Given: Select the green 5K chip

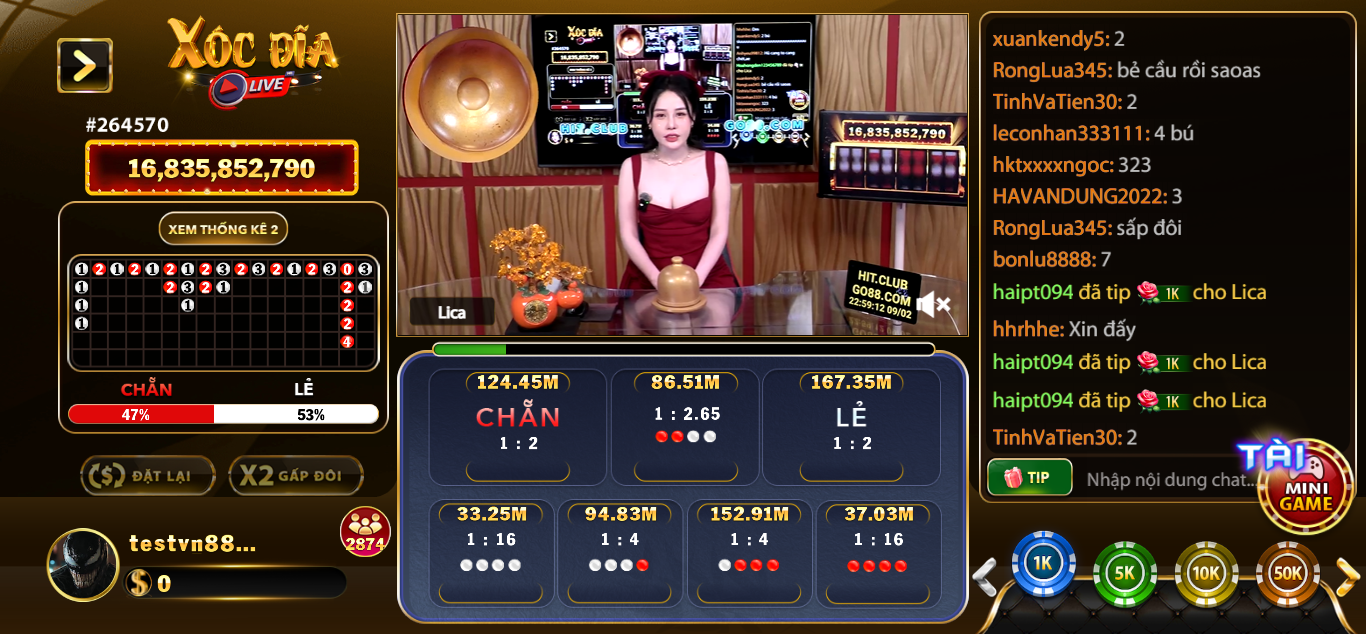Looking at the screenshot, I should (x=1124, y=574).
